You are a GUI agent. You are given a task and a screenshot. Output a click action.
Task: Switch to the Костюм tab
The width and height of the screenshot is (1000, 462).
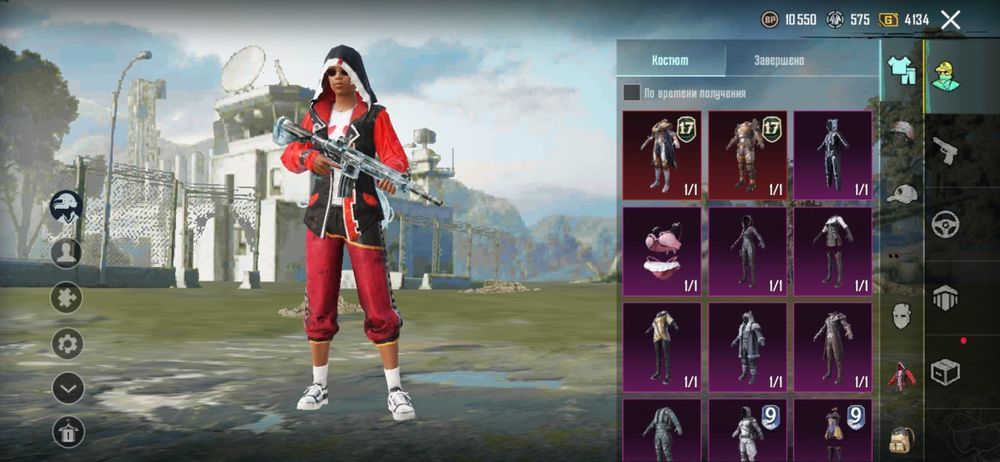tap(670, 60)
